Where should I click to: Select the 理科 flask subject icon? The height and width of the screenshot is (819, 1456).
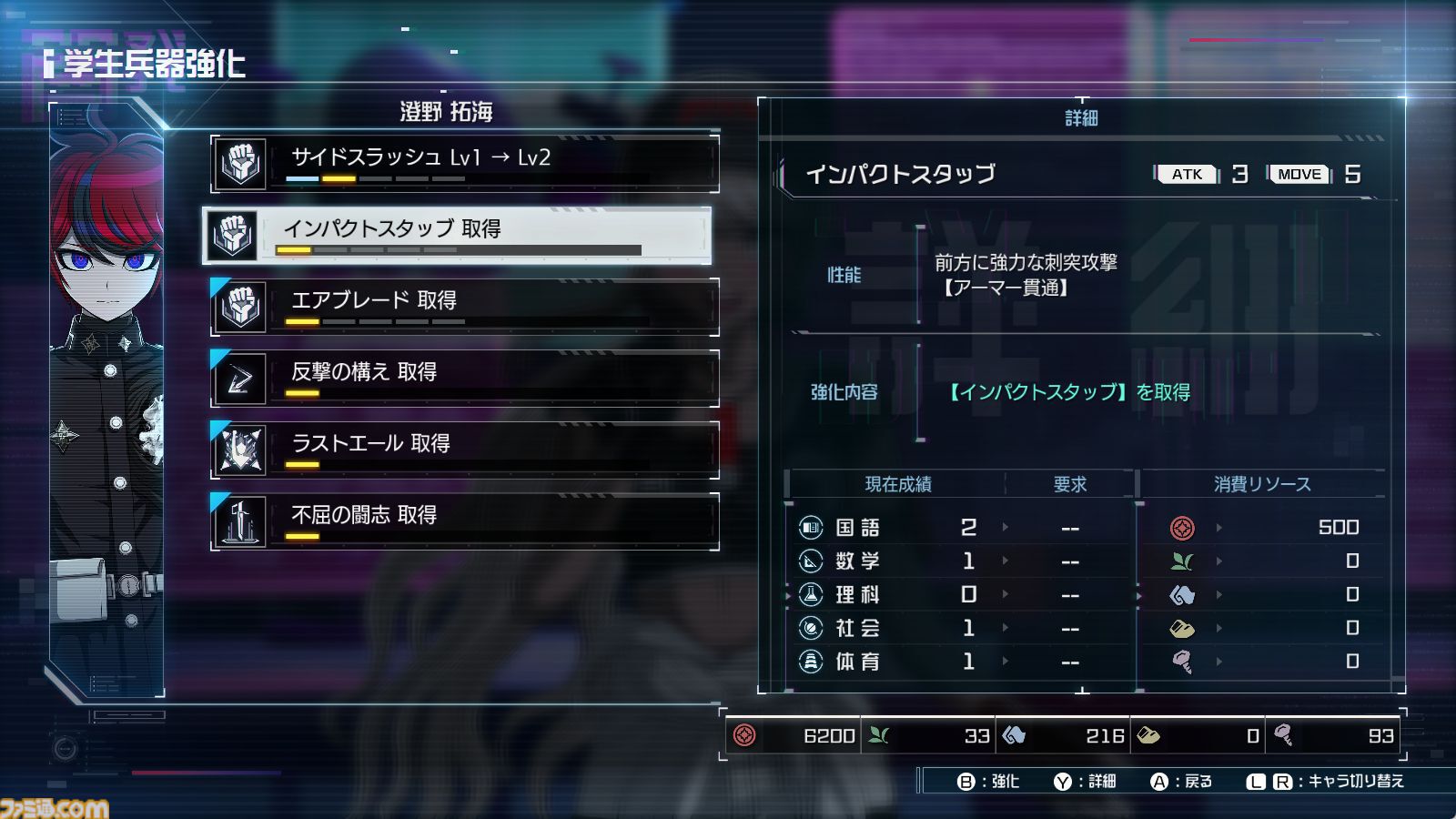pyautogui.click(x=812, y=594)
